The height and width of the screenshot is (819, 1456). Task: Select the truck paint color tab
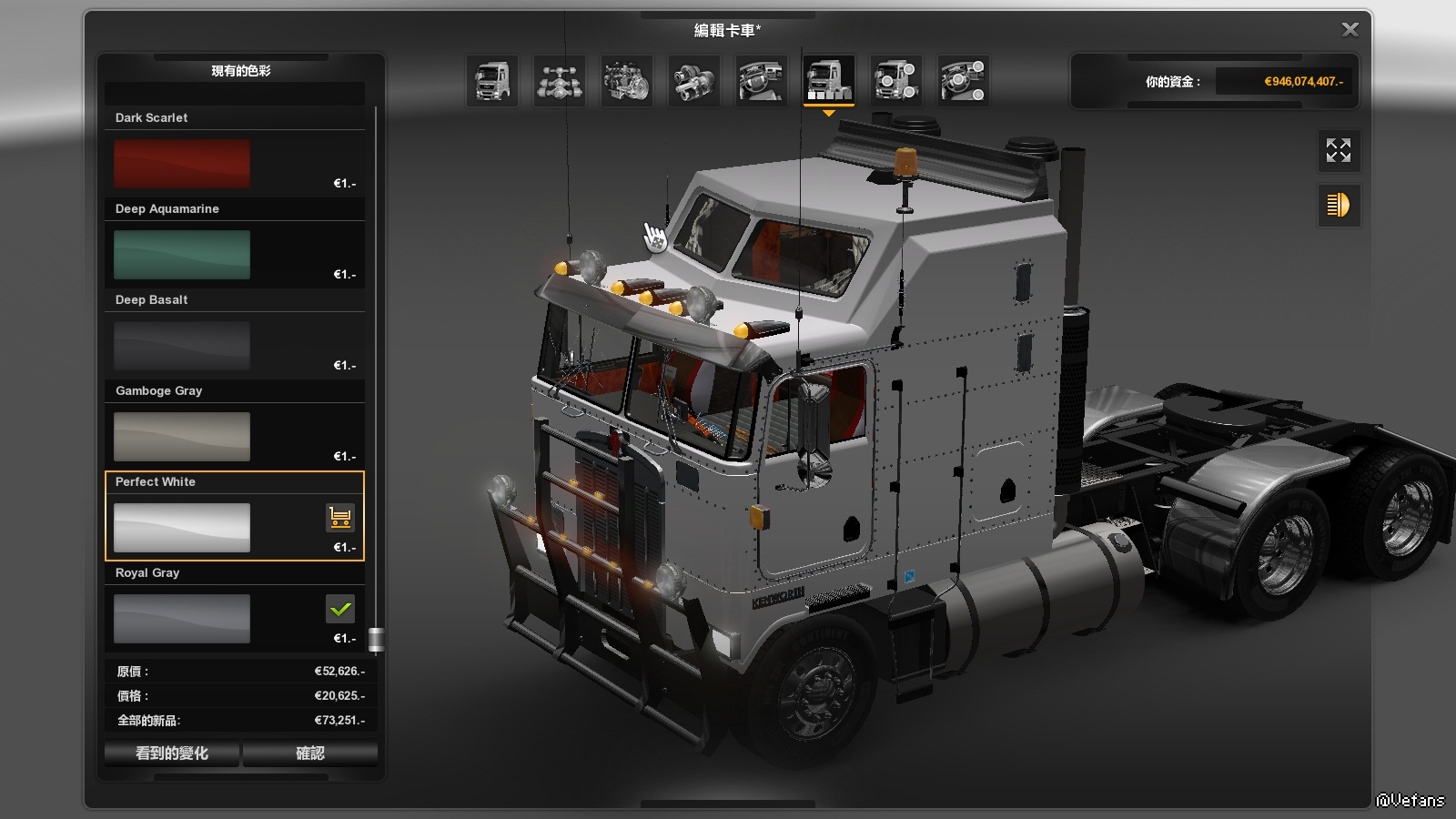point(828,80)
